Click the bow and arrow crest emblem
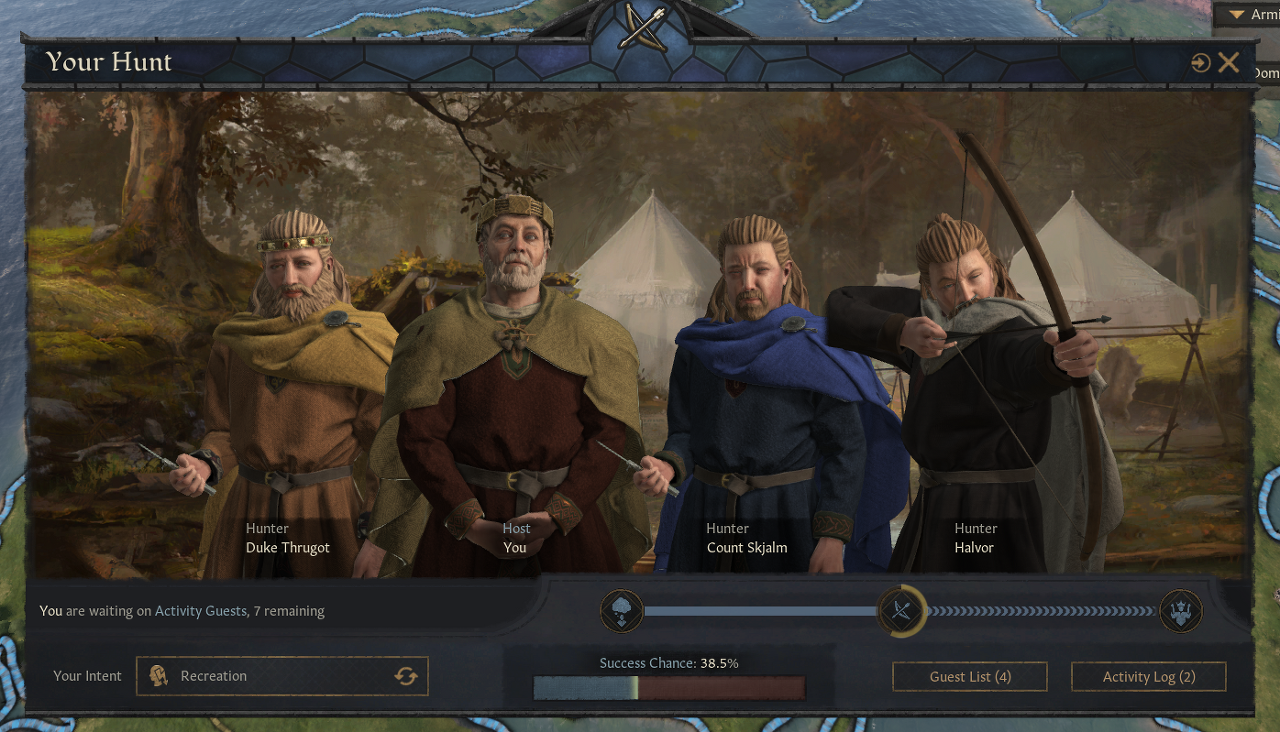The height and width of the screenshot is (732, 1280). (x=641, y=27)
